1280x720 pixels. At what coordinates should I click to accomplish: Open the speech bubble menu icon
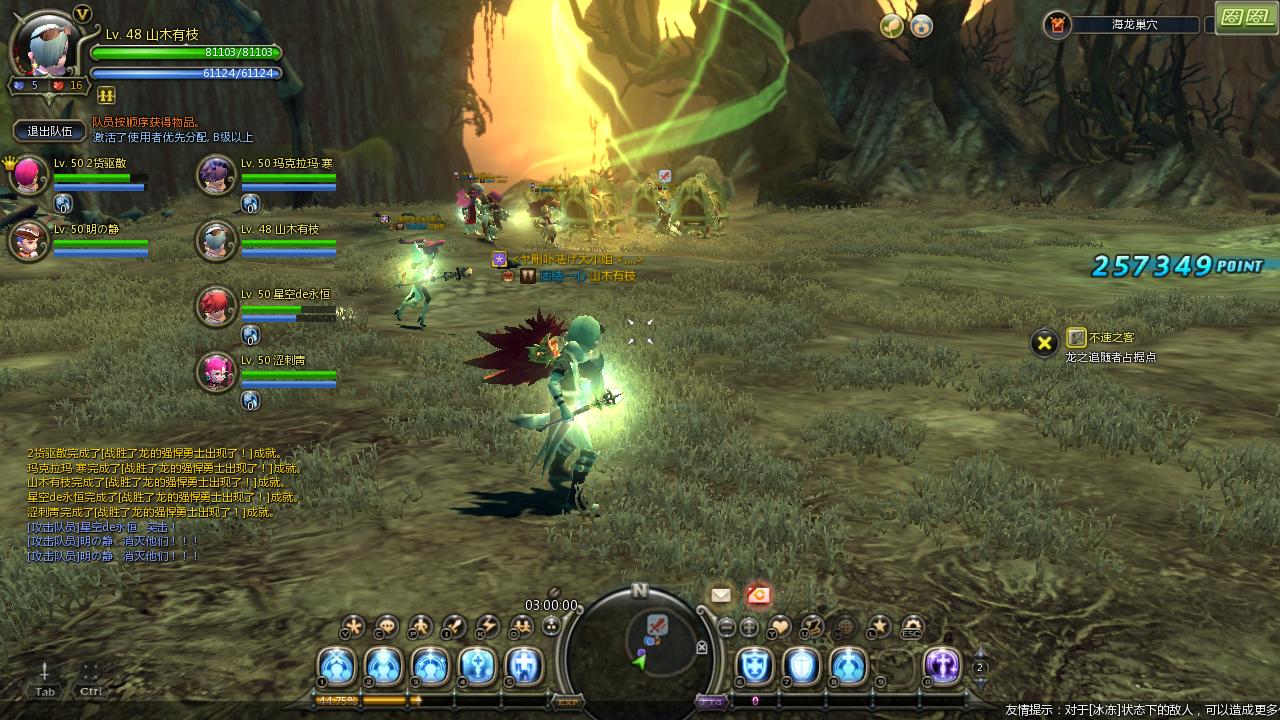point(387,627)
